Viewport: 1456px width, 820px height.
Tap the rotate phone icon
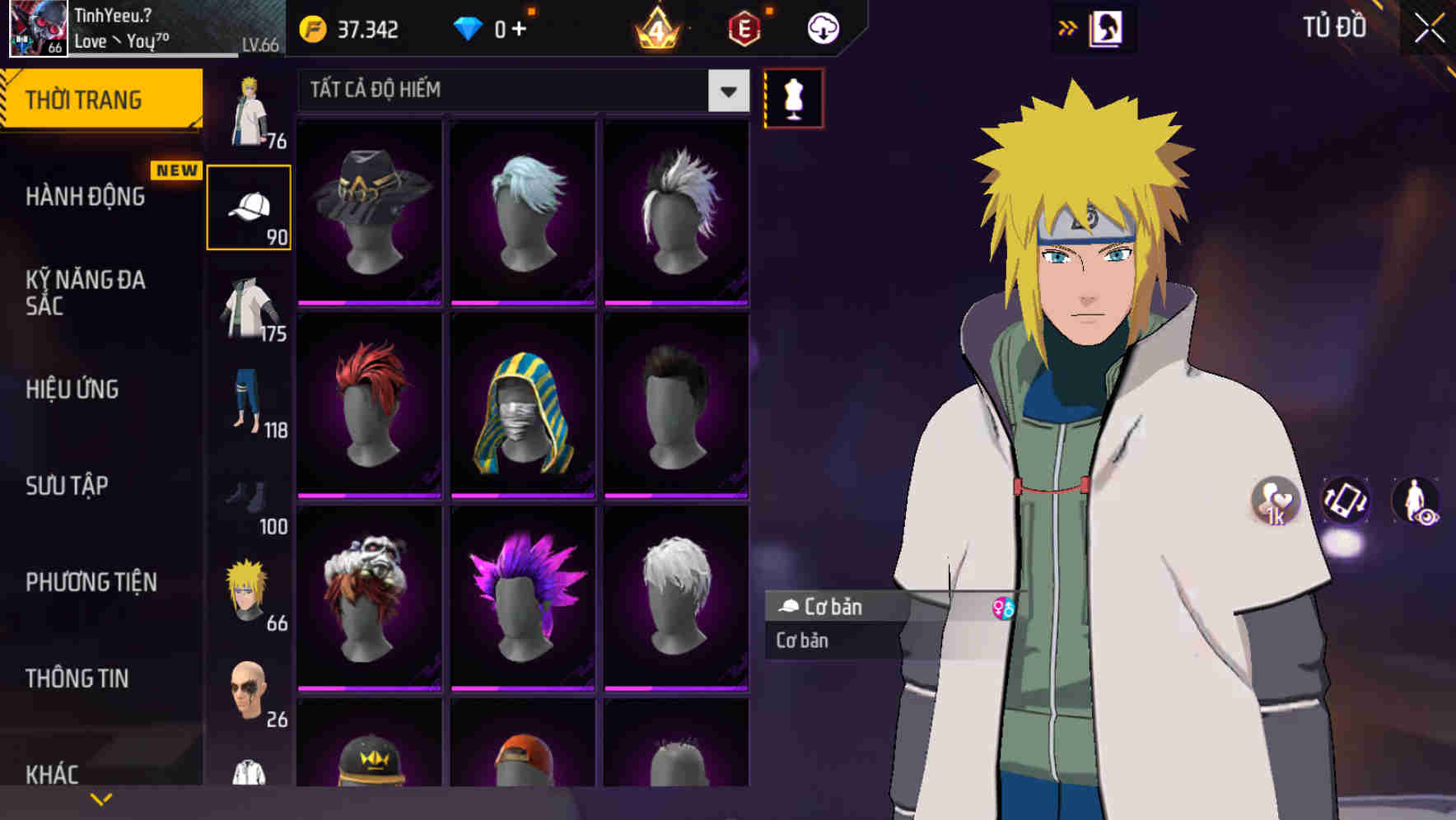pyautogui.click(x=1346, y=501)
